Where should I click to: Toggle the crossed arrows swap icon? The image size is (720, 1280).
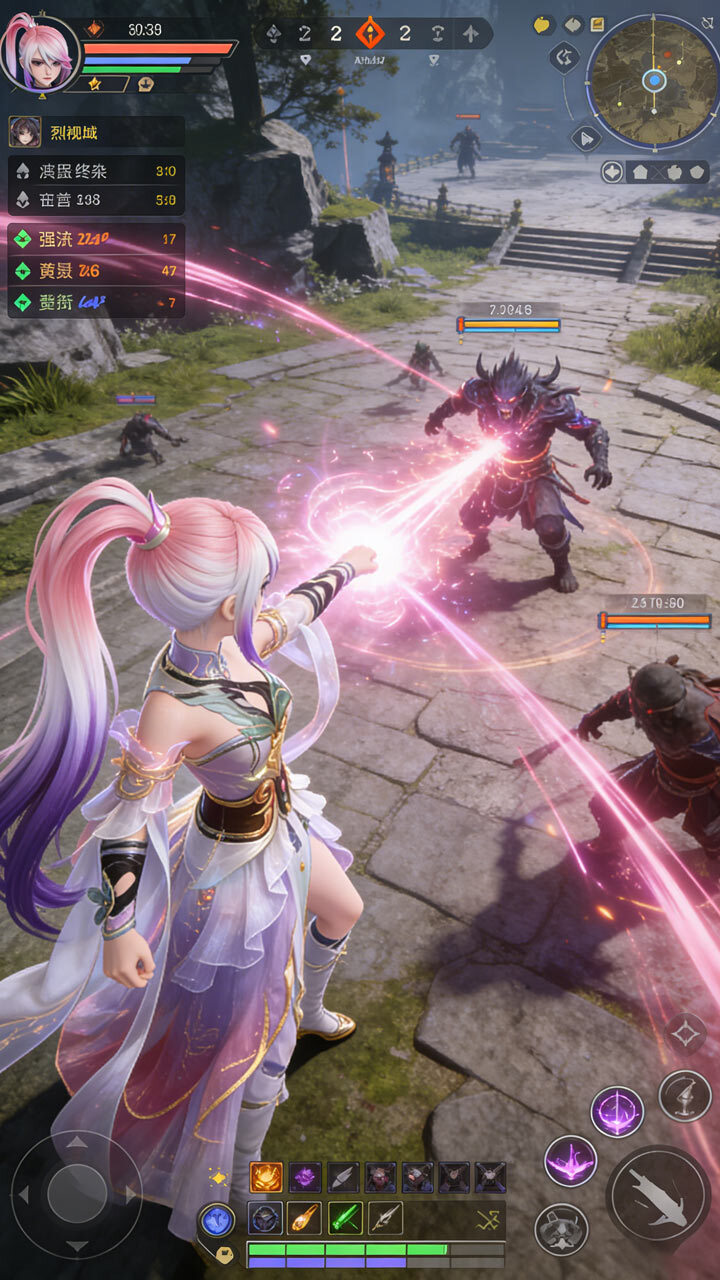[488, 1218]
